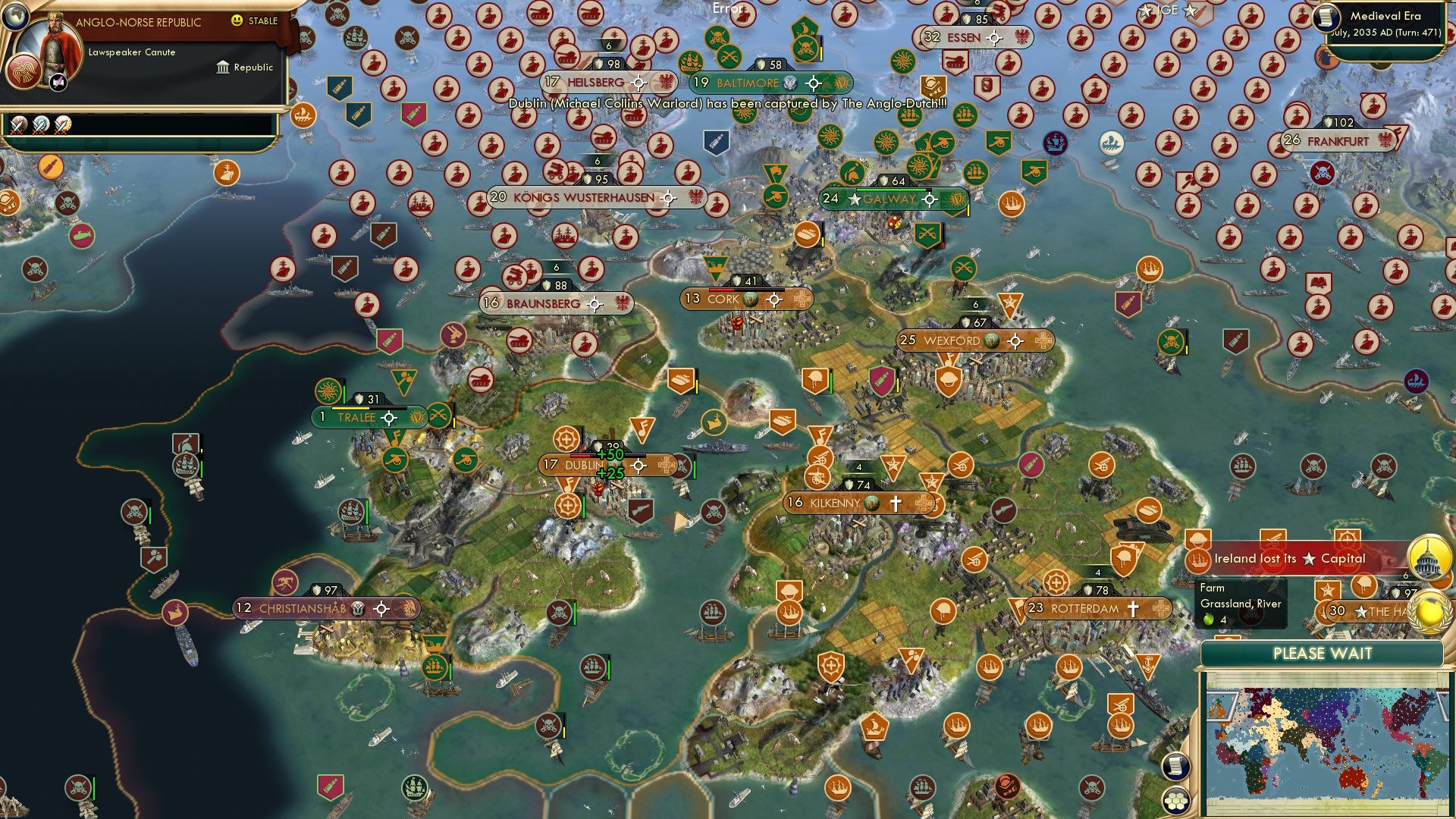Click the globe icon in the top-left corner

pos(15,17)
